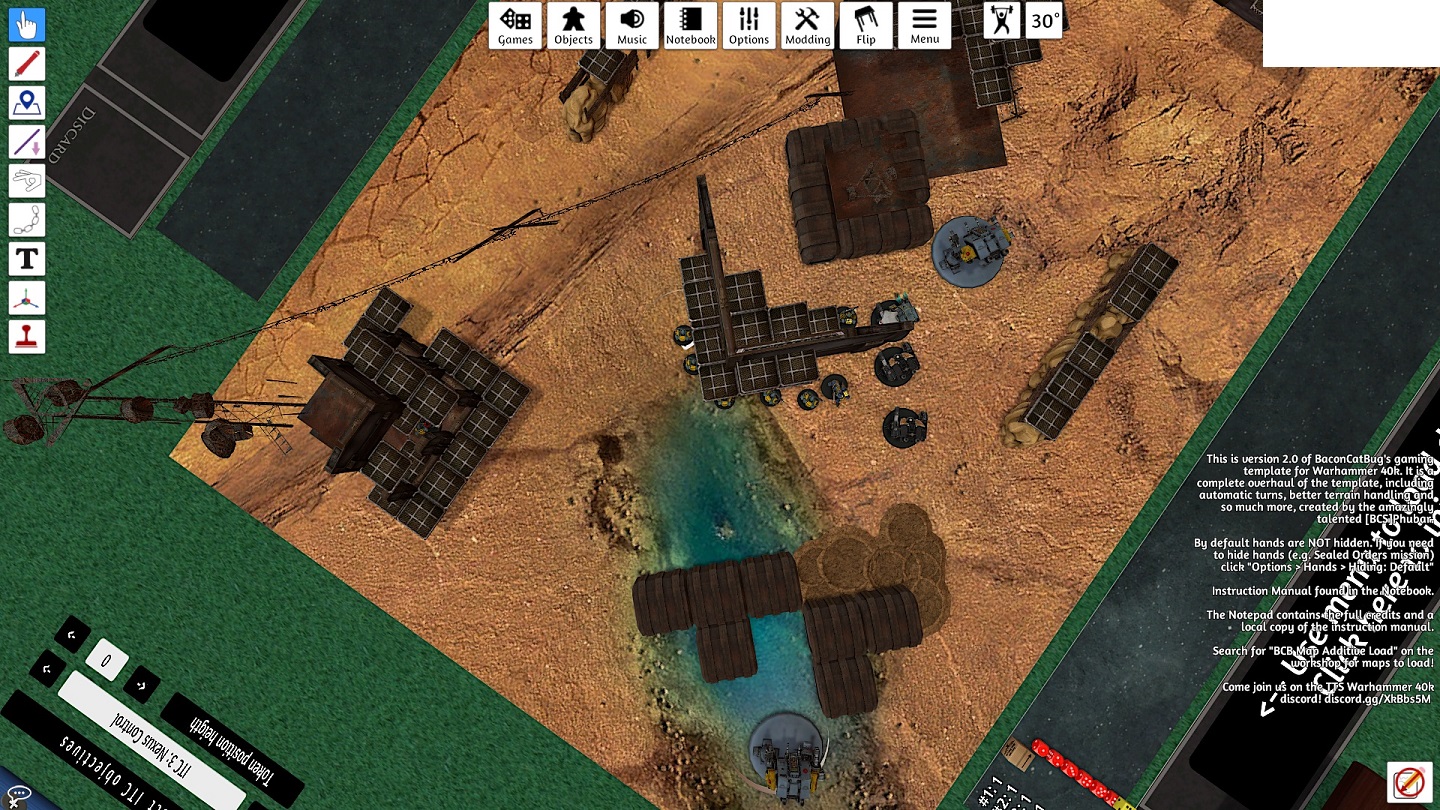Screen dimensions: 1440x810
Task: Select the flick finger tool
Action: point(27,181)
